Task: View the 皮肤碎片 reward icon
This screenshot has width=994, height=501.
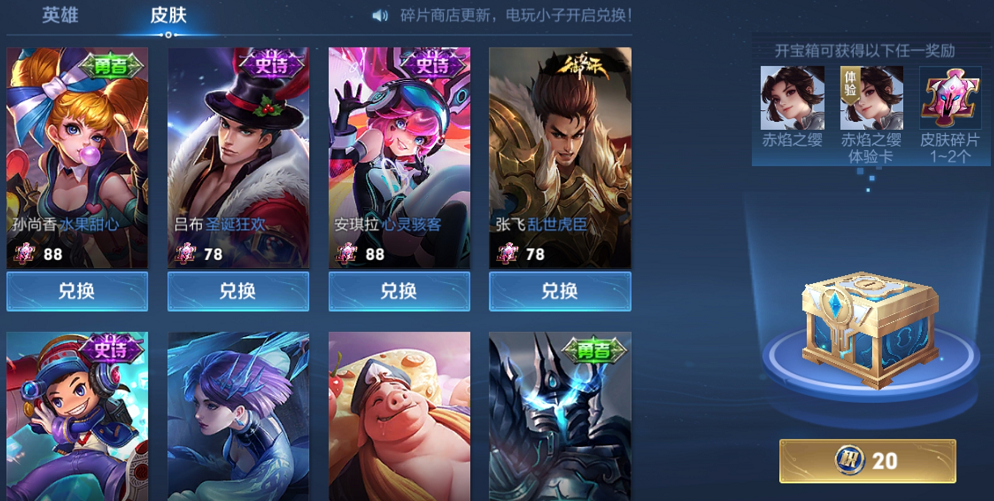Action: click(950, 97)
